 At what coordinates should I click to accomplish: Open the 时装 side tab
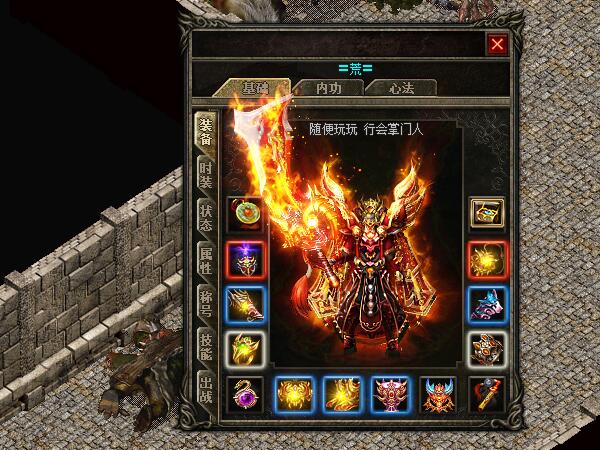pos(205,174)
